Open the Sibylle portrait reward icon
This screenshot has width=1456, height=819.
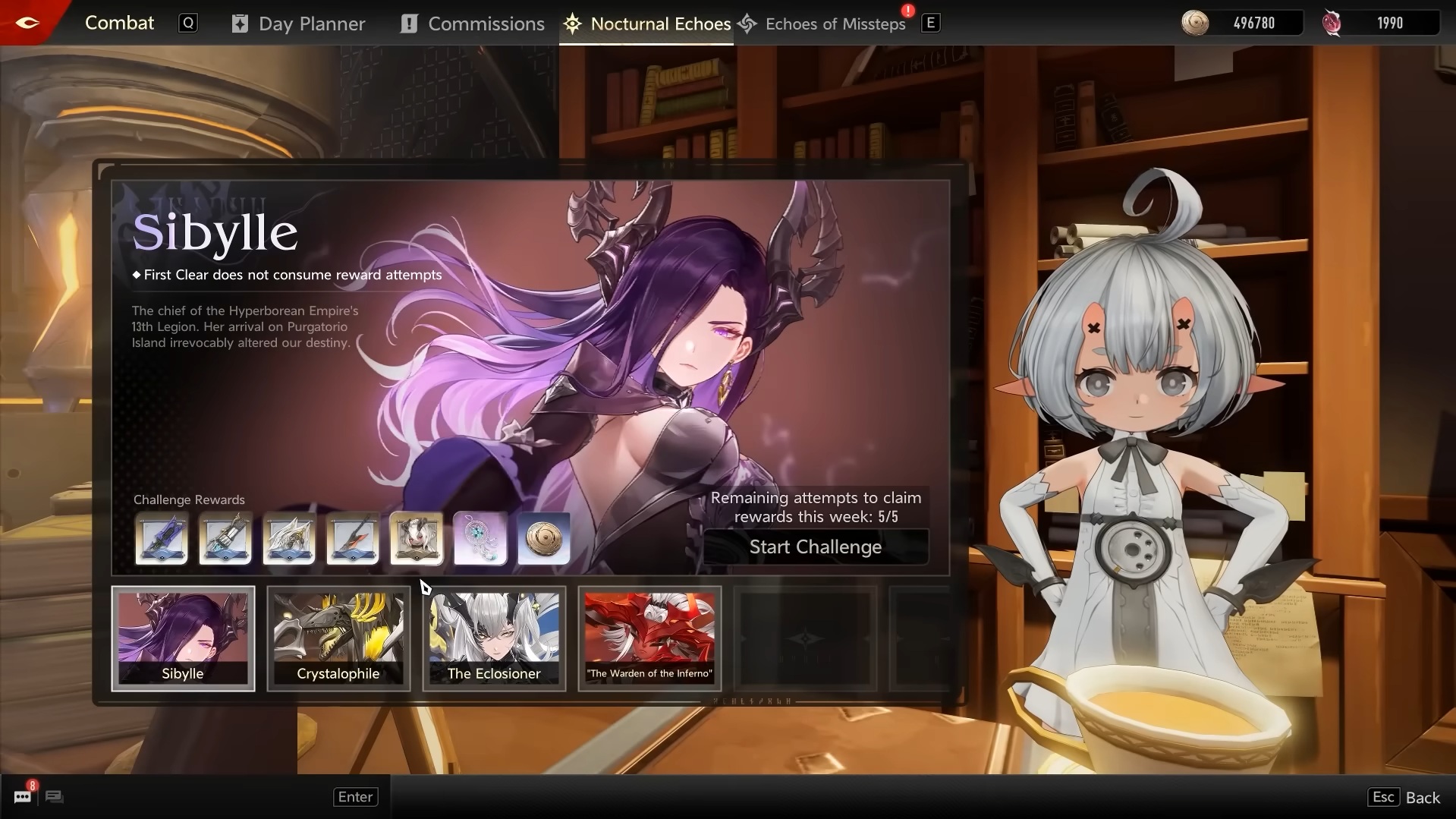click(416, 539)
